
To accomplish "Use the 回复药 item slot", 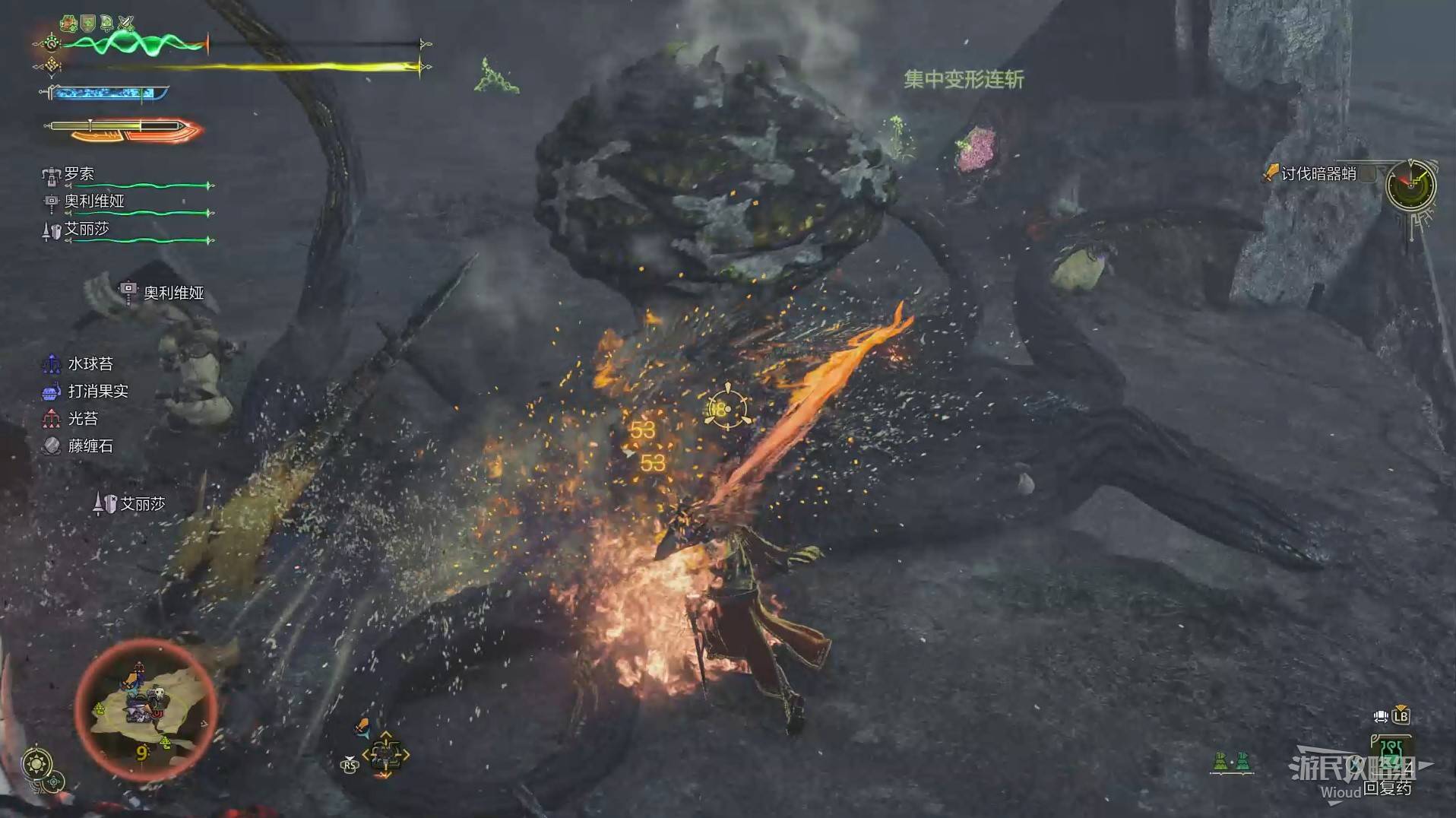I will [1391, 756].
